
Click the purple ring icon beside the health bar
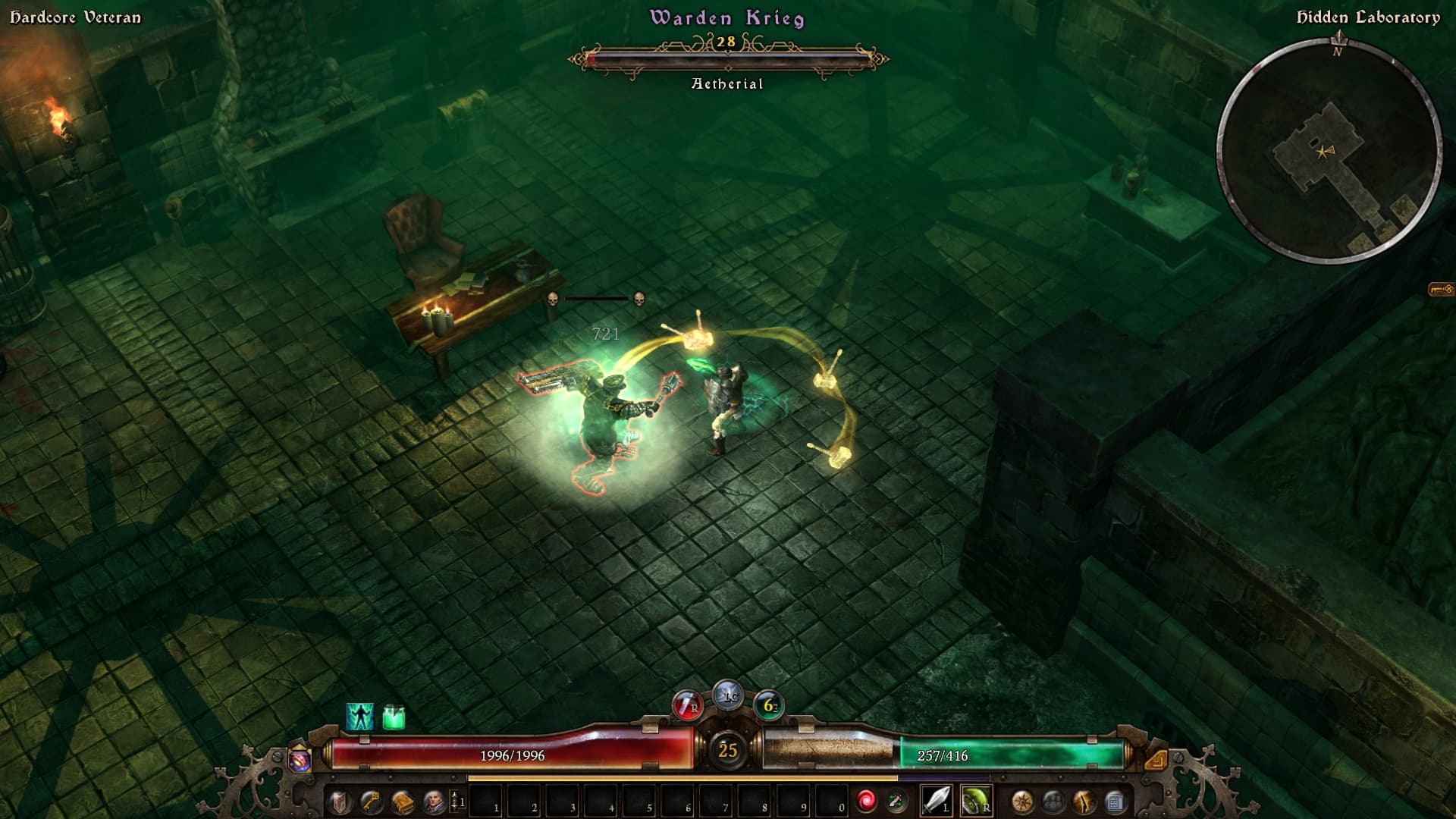tap(300, 759)
